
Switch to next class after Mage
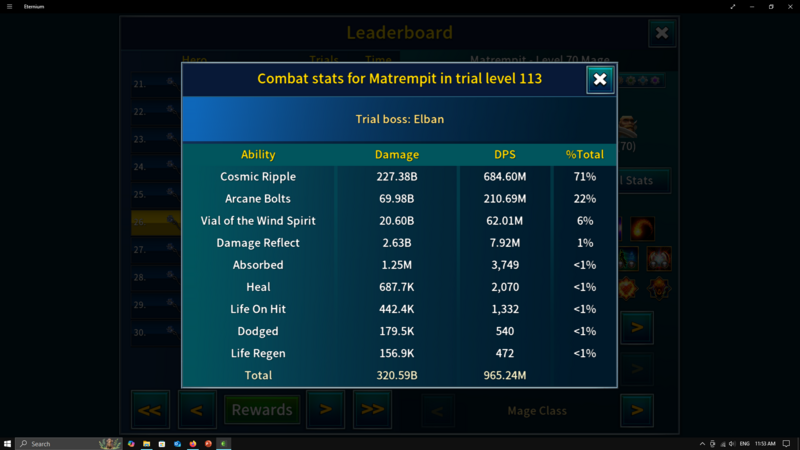click(x=636, y=410)
